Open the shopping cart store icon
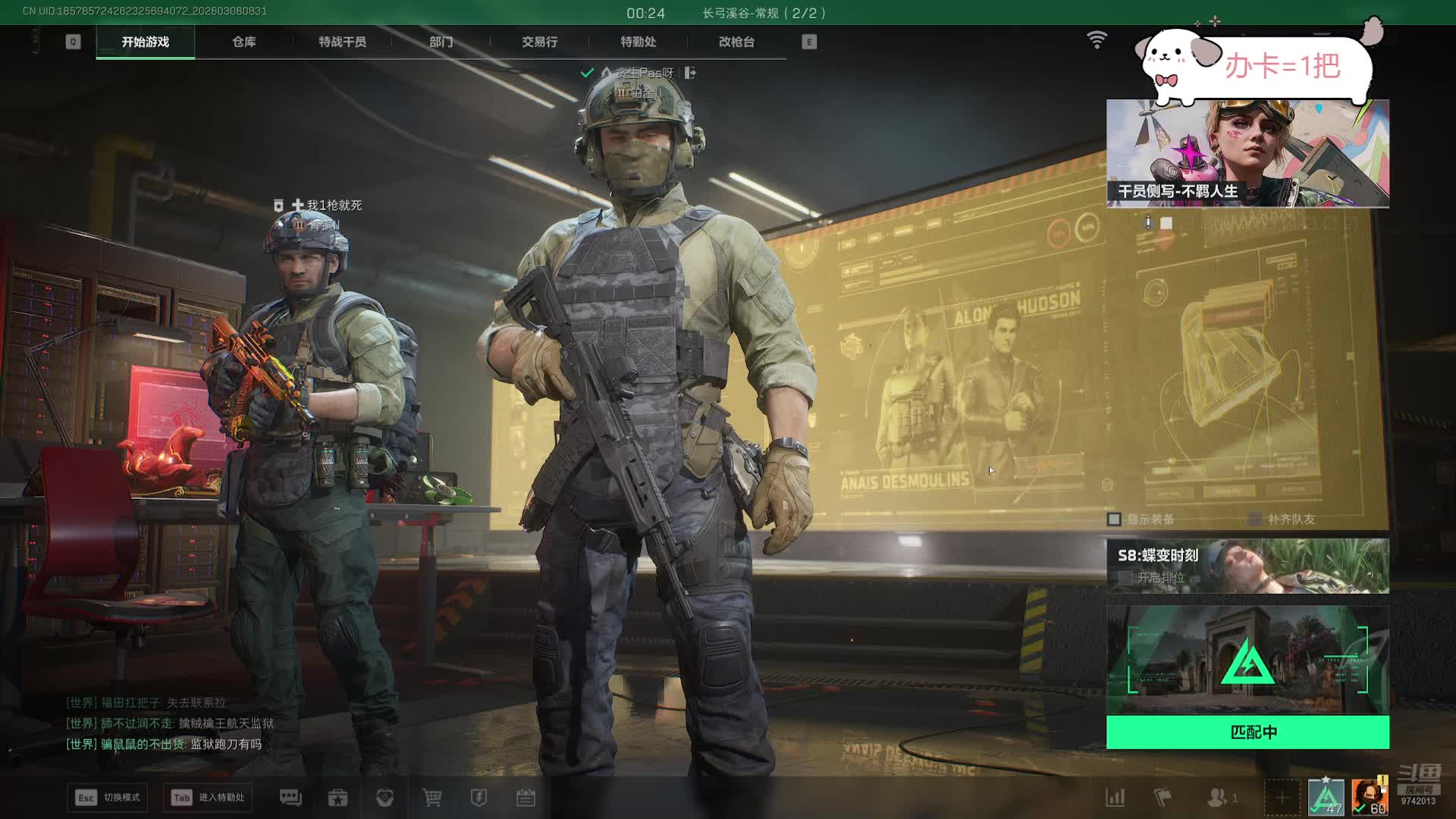Screen dimensions: 1456x819 pyautogui.click(x=432, y=797)
